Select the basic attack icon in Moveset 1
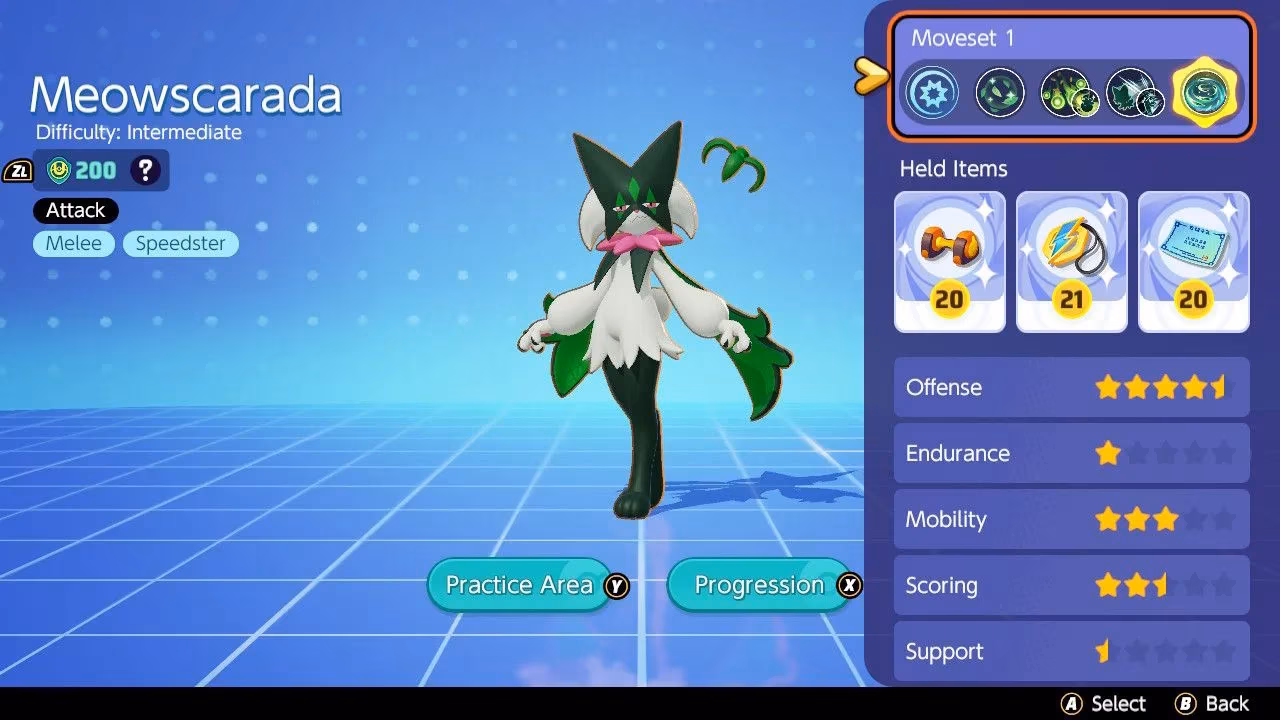 [x=932, y=92]
